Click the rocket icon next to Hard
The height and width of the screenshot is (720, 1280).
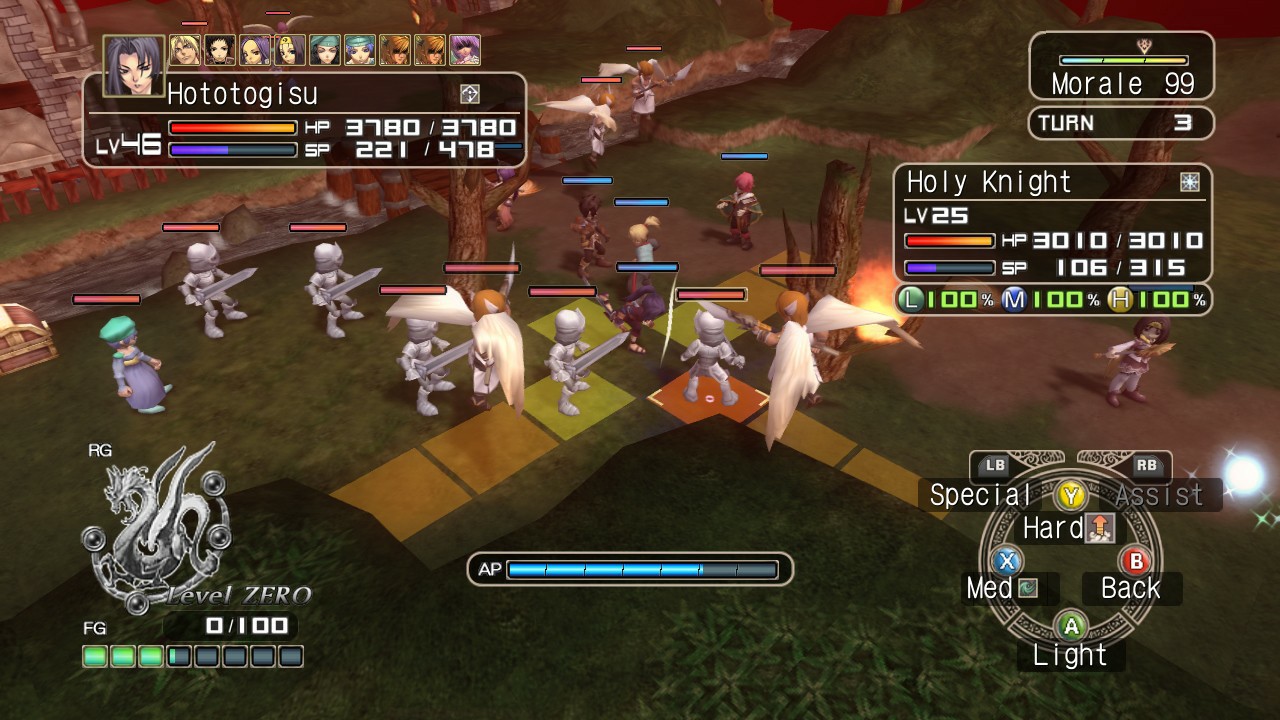1098,528
